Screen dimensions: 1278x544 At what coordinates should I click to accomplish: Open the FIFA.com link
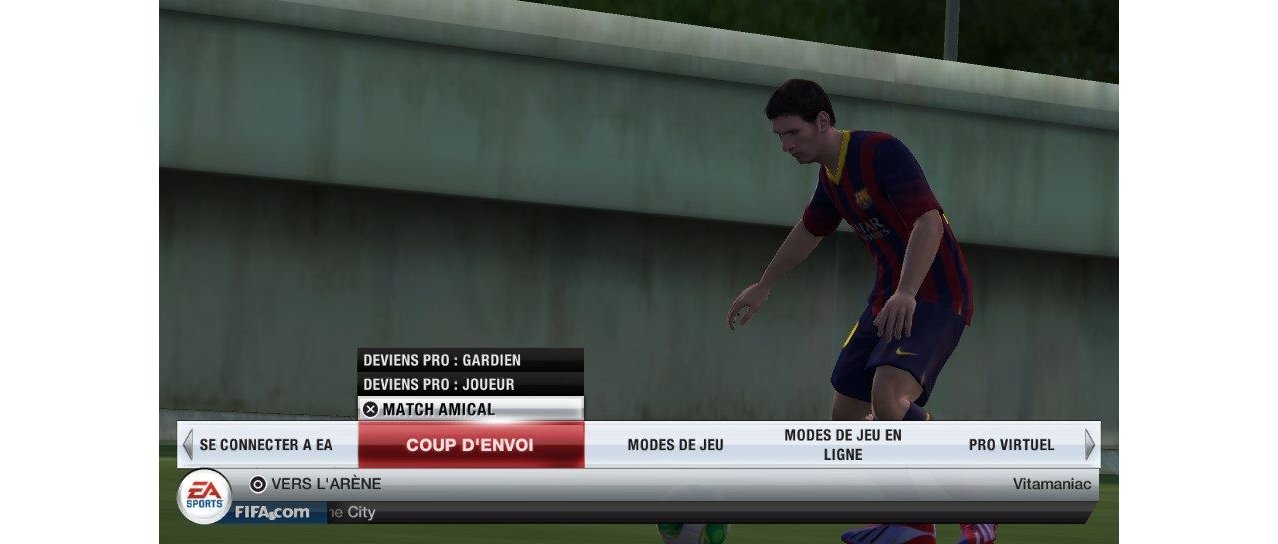tap(272, 513)
